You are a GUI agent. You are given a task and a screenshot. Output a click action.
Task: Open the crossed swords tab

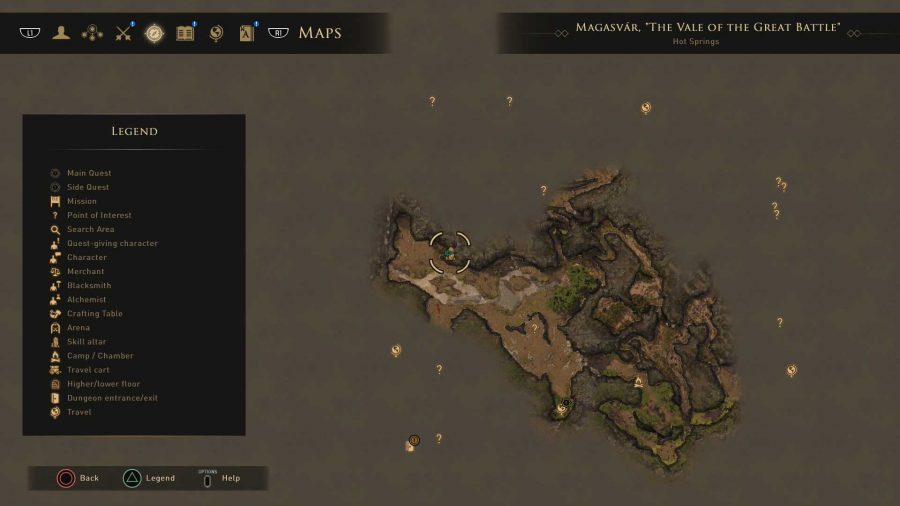[x=124, y=33]
